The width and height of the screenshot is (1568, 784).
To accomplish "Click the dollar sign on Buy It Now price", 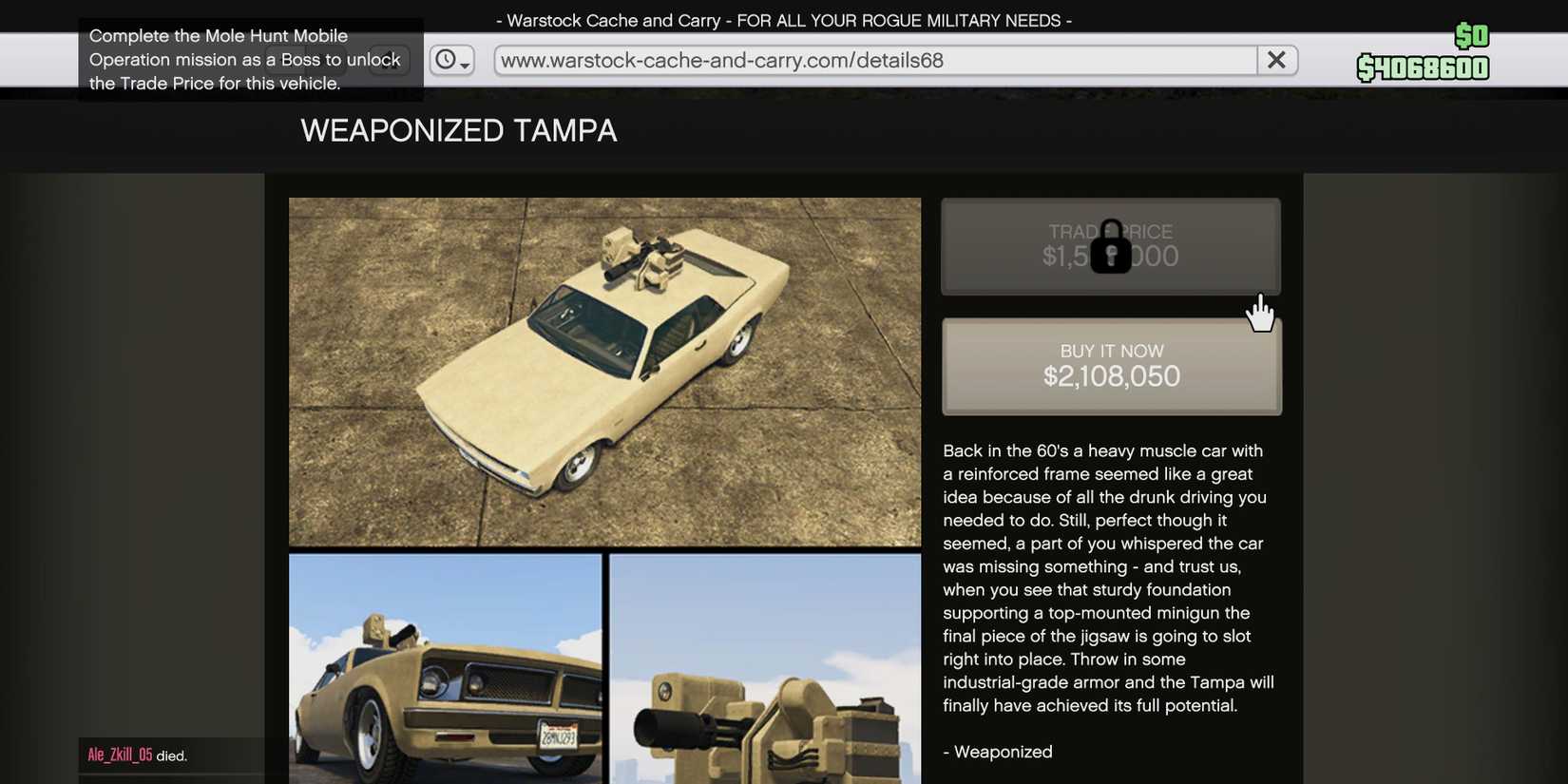I will pos(1049,376).
